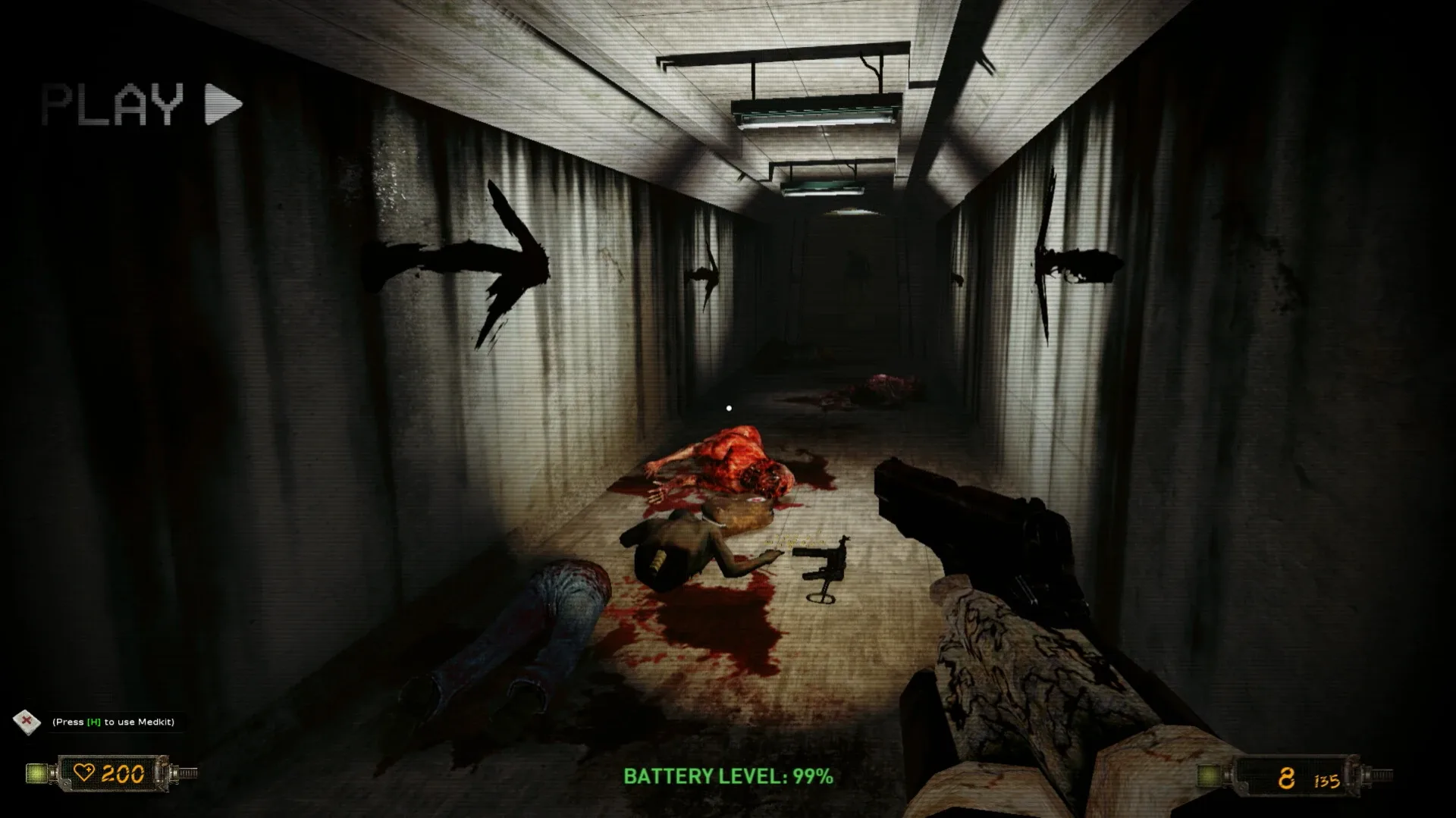
Task: Click the green battery cell on the ammo gauge
Action: [1208, 775]
